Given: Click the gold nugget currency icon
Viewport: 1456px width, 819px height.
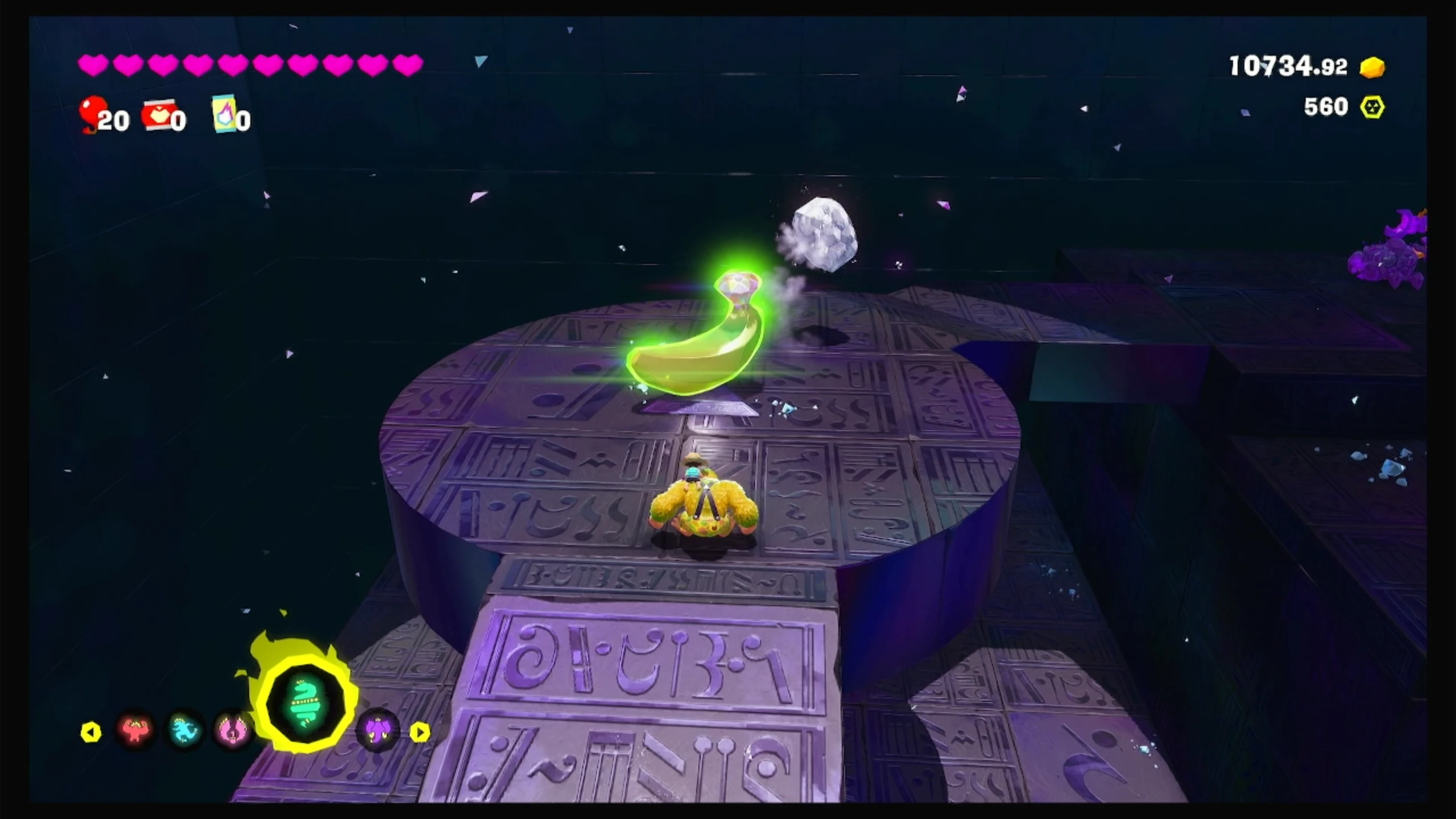Looking at the screenshot, I should click(x=1372, y=67).
